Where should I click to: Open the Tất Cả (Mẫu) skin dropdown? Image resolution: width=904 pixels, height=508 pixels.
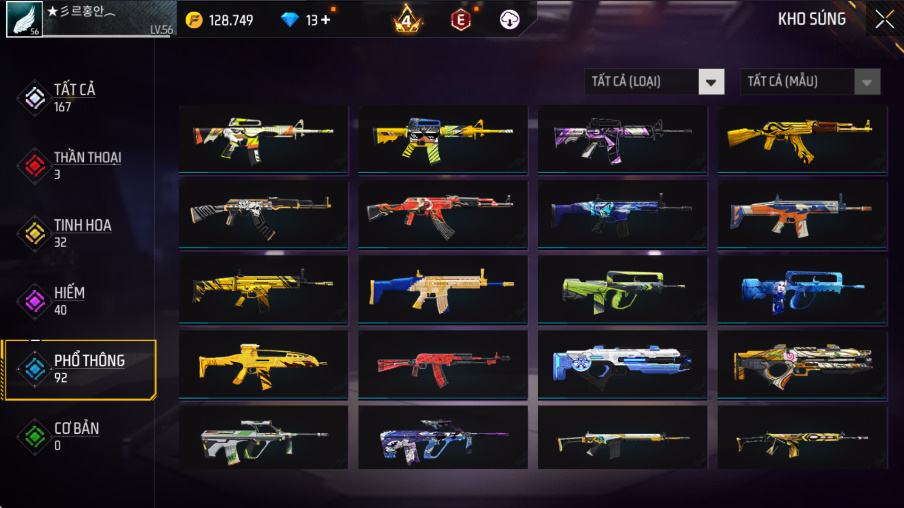click(810, 82)
